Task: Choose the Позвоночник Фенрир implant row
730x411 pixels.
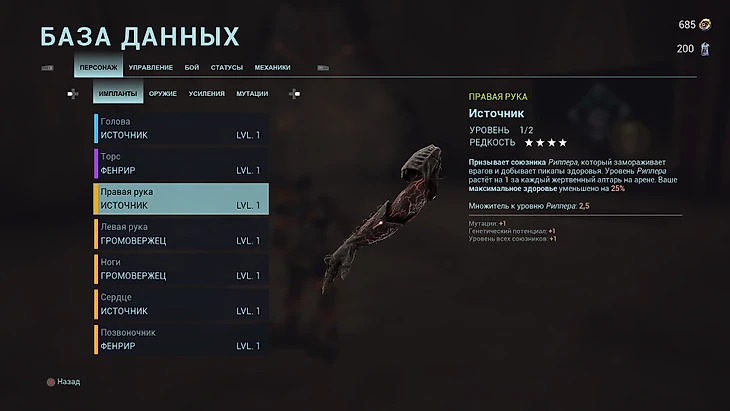Action: point(181,338)
